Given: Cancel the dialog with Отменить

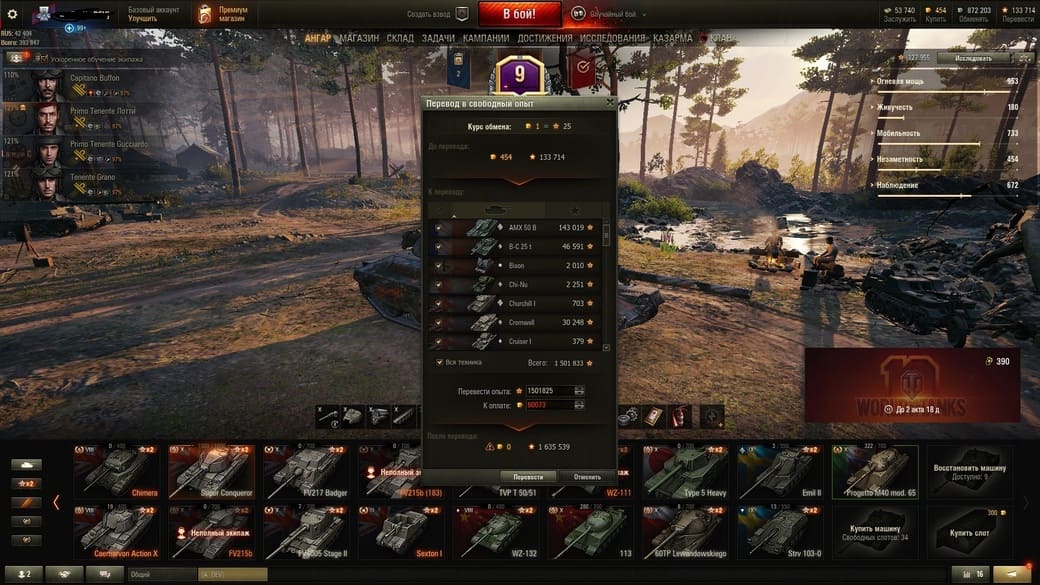Looking at the screenshot, I should [587, 477].
